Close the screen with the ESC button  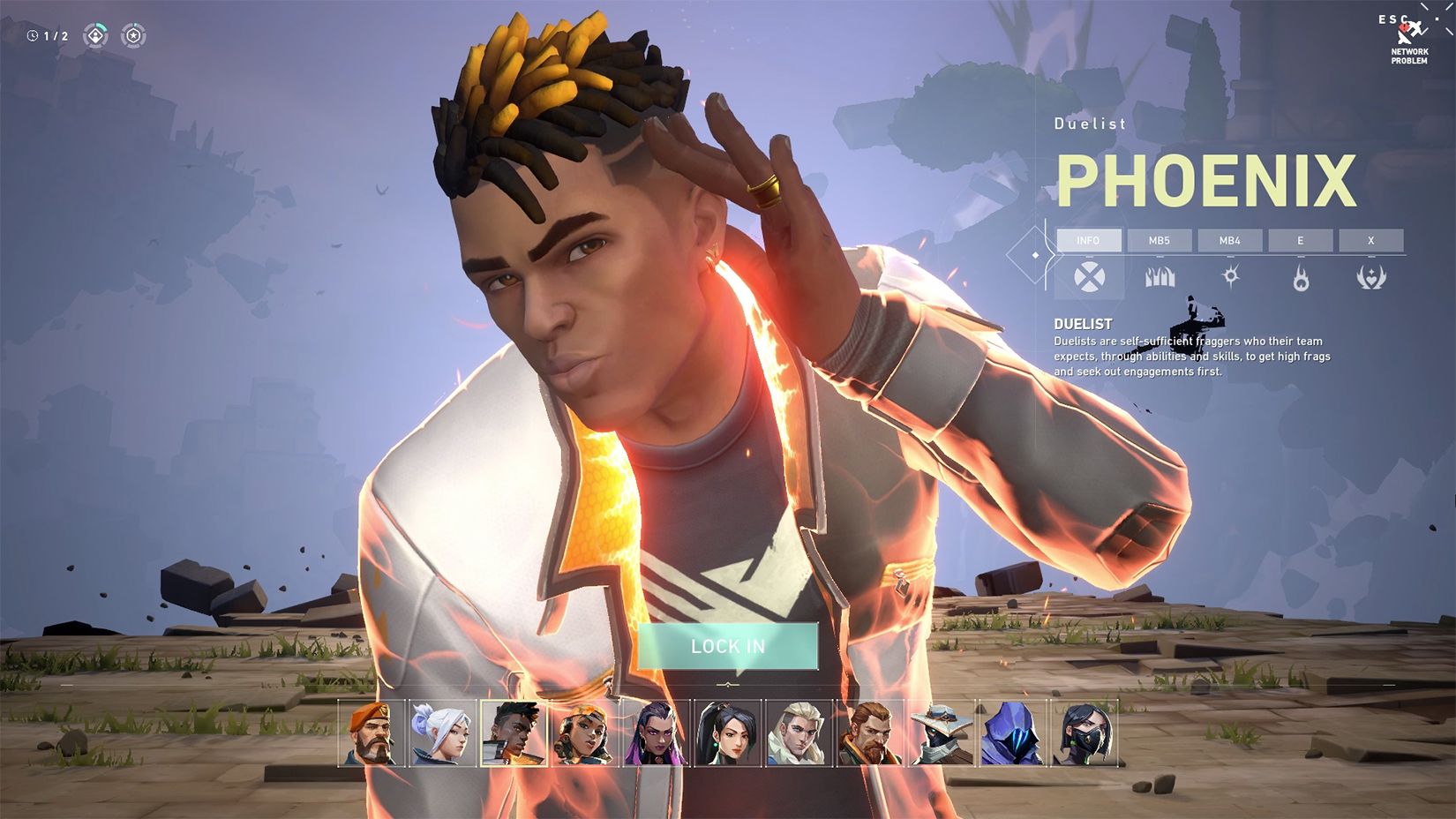1393,19
